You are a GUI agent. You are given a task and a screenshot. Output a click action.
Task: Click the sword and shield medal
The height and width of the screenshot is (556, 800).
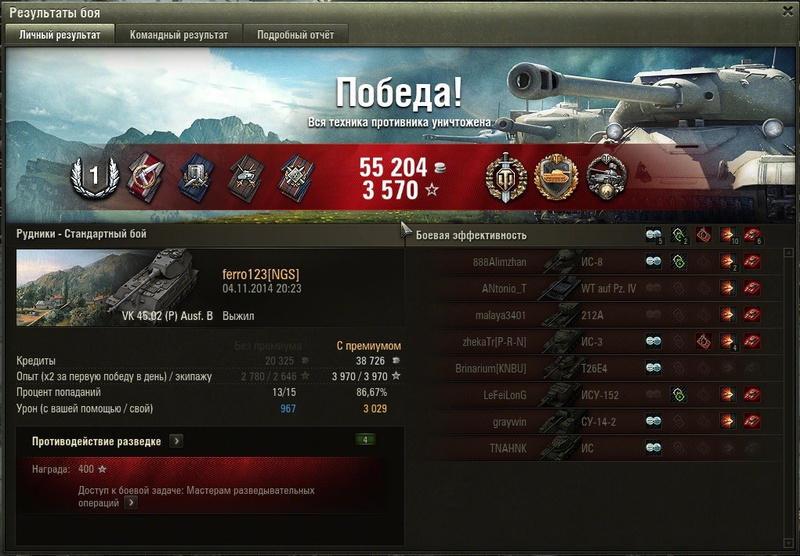tap(504, 176)
